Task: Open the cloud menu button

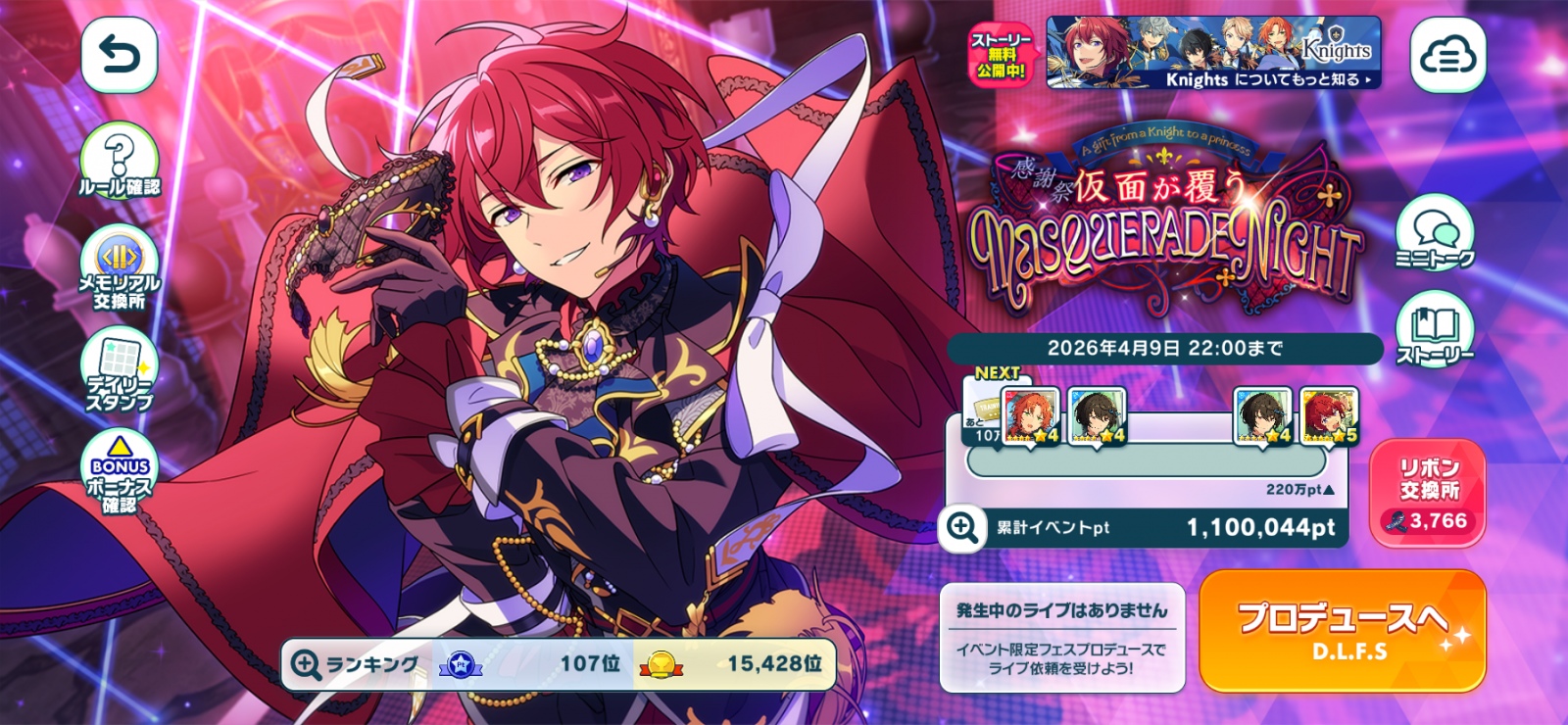Action: [1447, 56]
